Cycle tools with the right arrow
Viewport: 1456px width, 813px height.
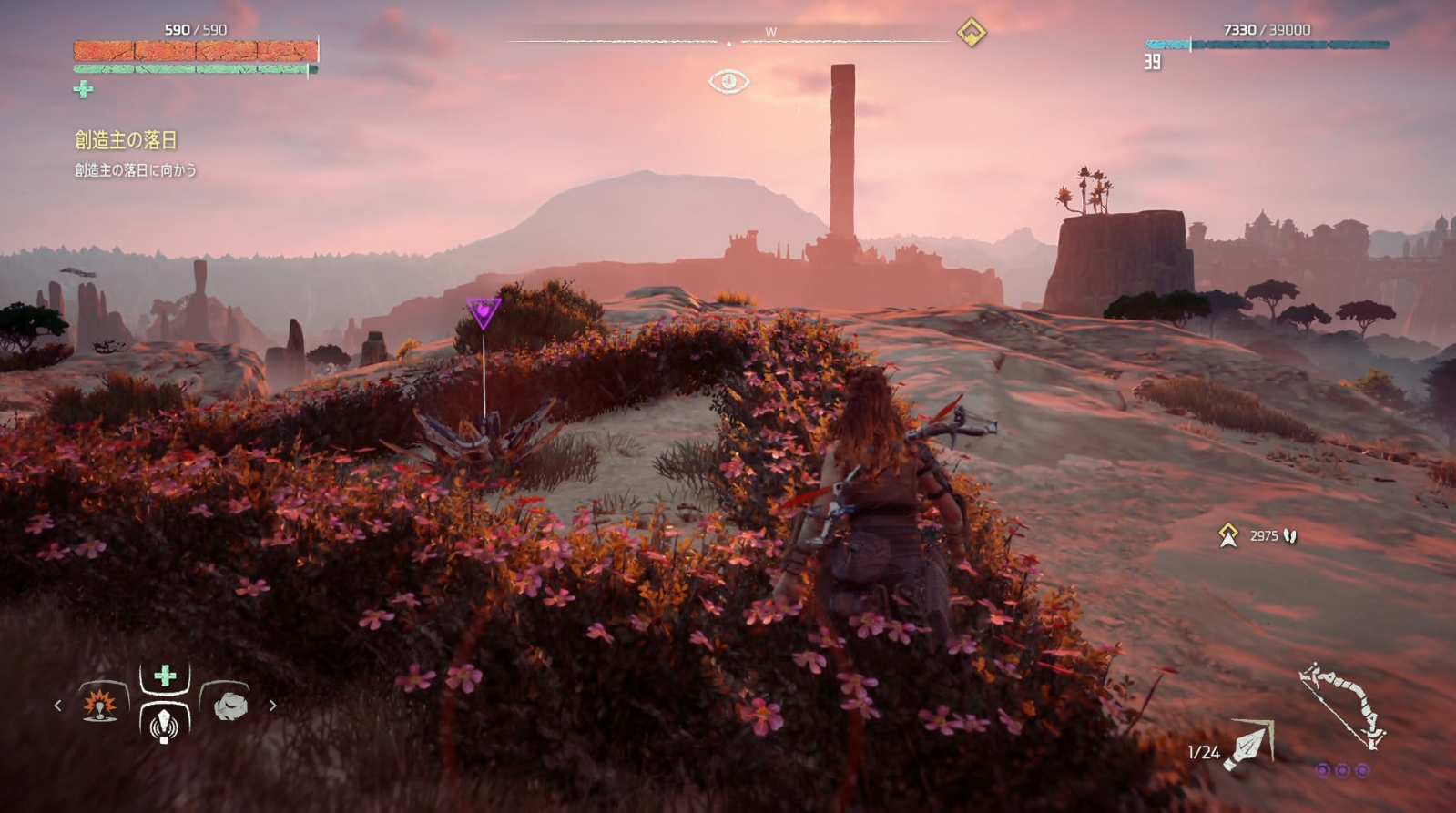271,706
